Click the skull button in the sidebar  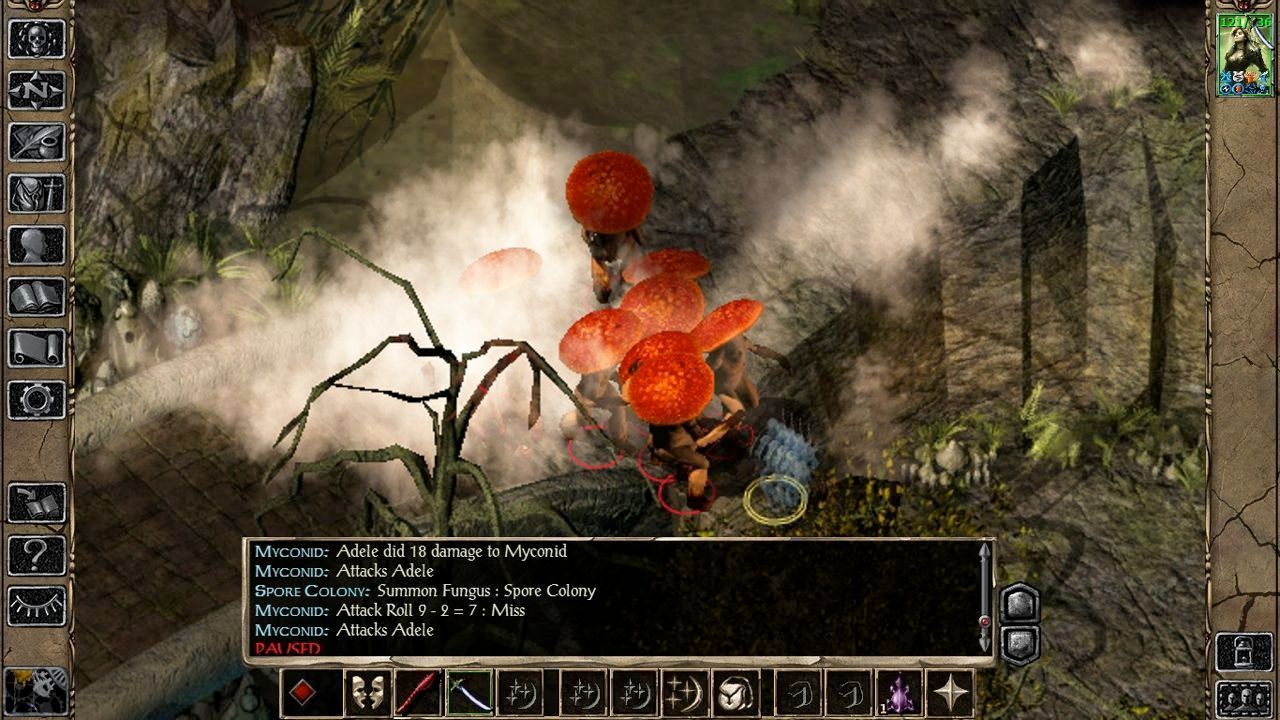point(37,39)
